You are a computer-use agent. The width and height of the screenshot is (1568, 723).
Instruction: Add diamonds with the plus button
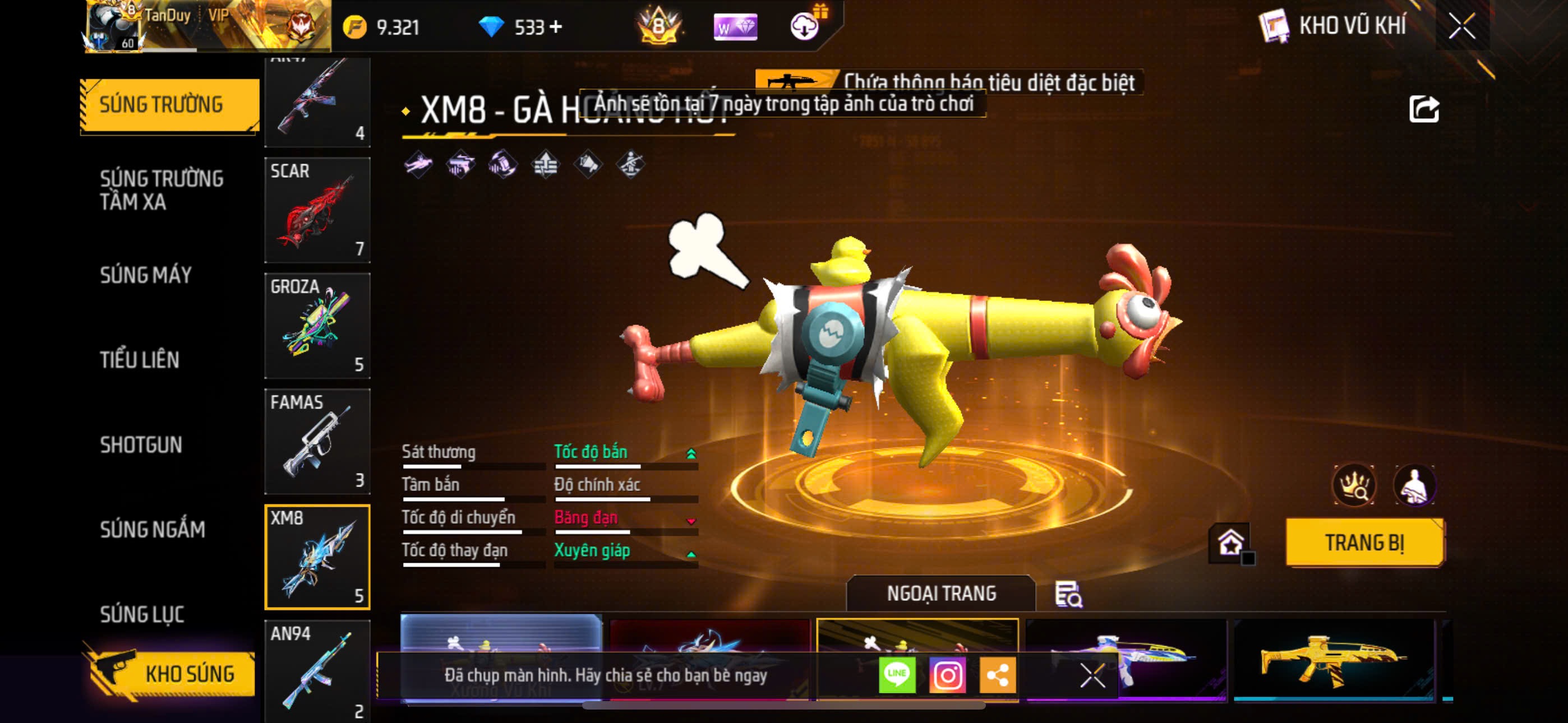click(x=556, y=27)
